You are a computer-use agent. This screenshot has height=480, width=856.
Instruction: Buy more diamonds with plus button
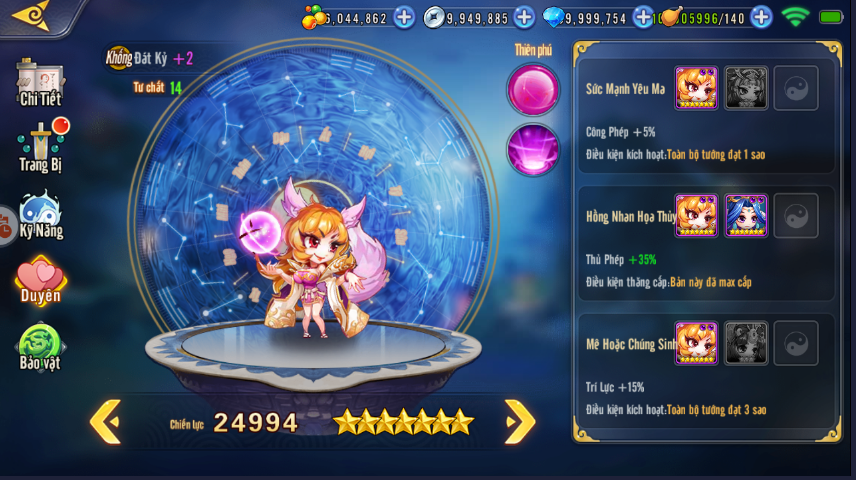point(643,17)
